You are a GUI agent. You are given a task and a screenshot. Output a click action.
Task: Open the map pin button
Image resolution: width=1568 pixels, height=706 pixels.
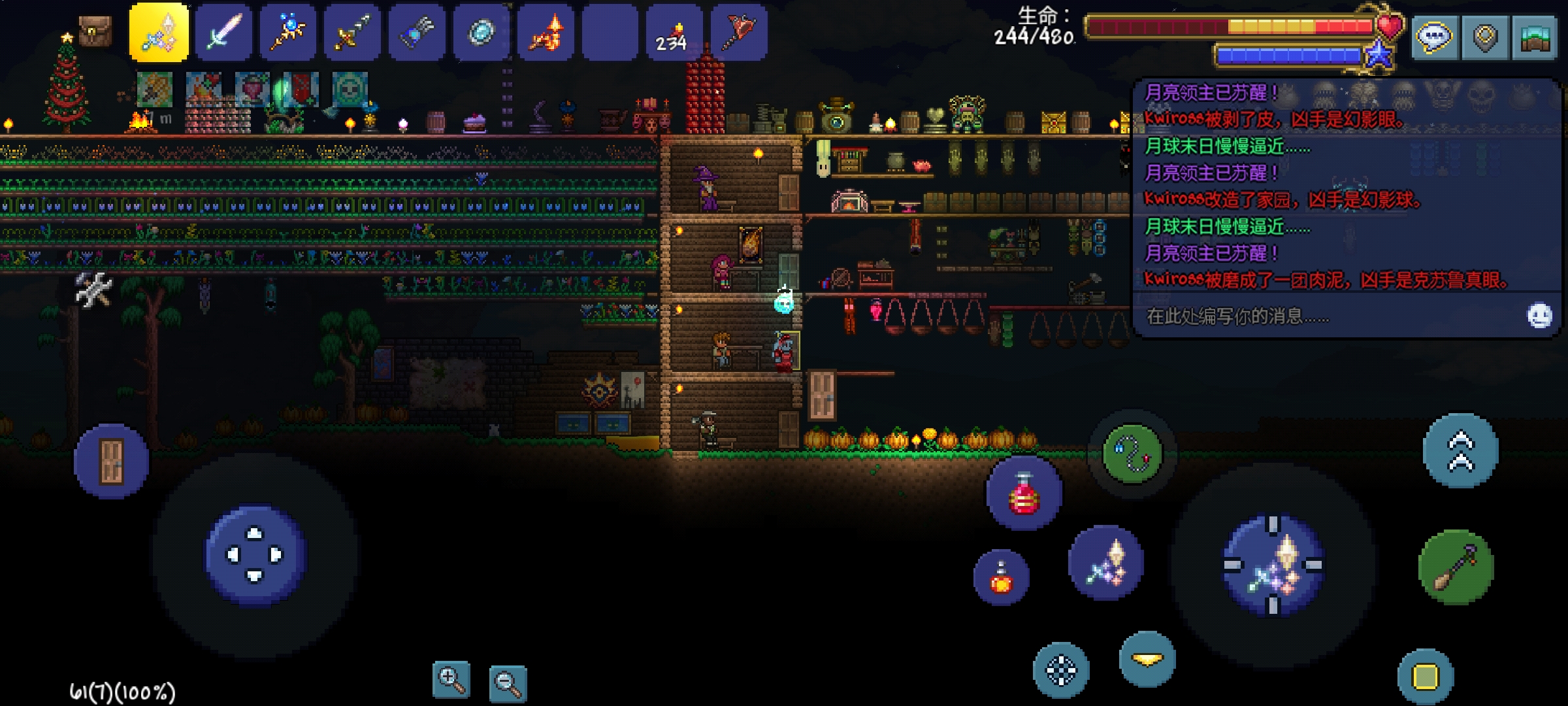pos(1485,37)
